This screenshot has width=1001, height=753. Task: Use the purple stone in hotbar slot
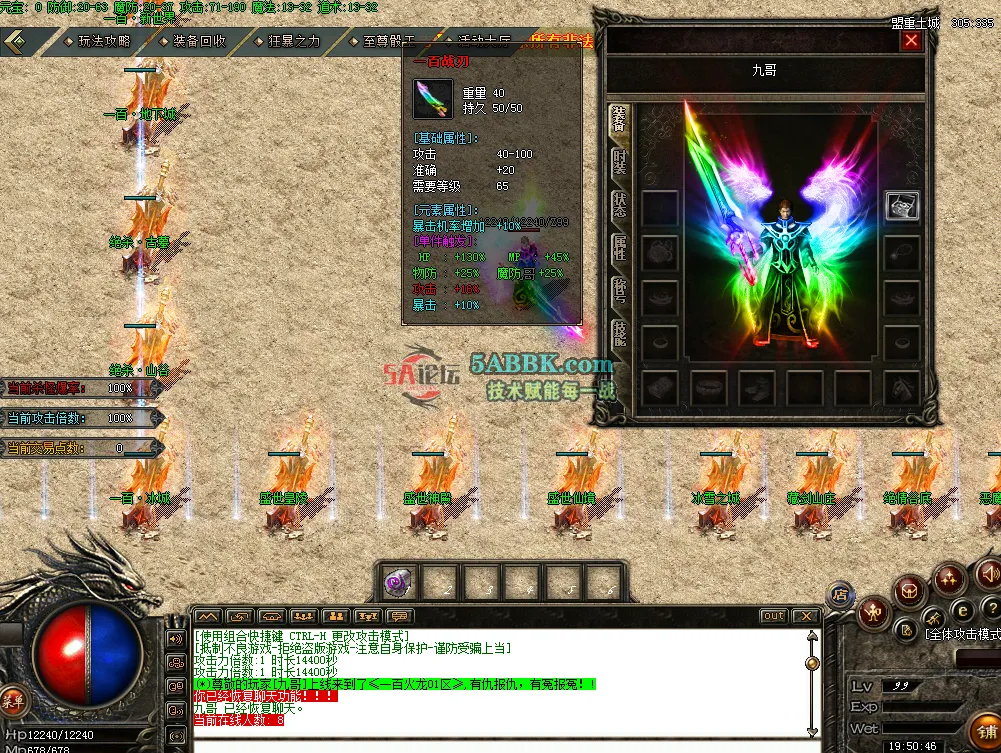click(399, 582)
